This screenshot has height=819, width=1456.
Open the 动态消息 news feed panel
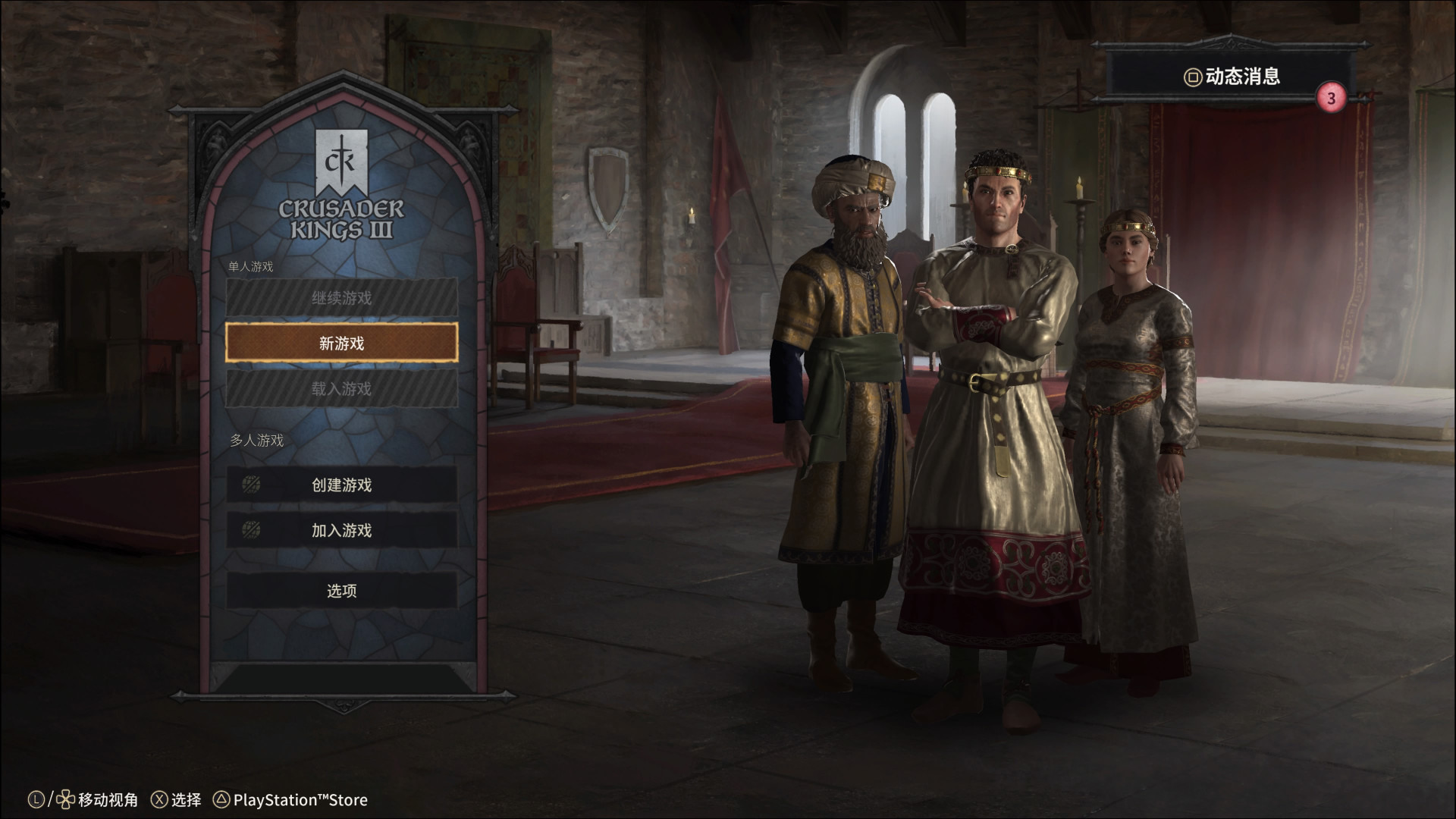coord(1232,77)
